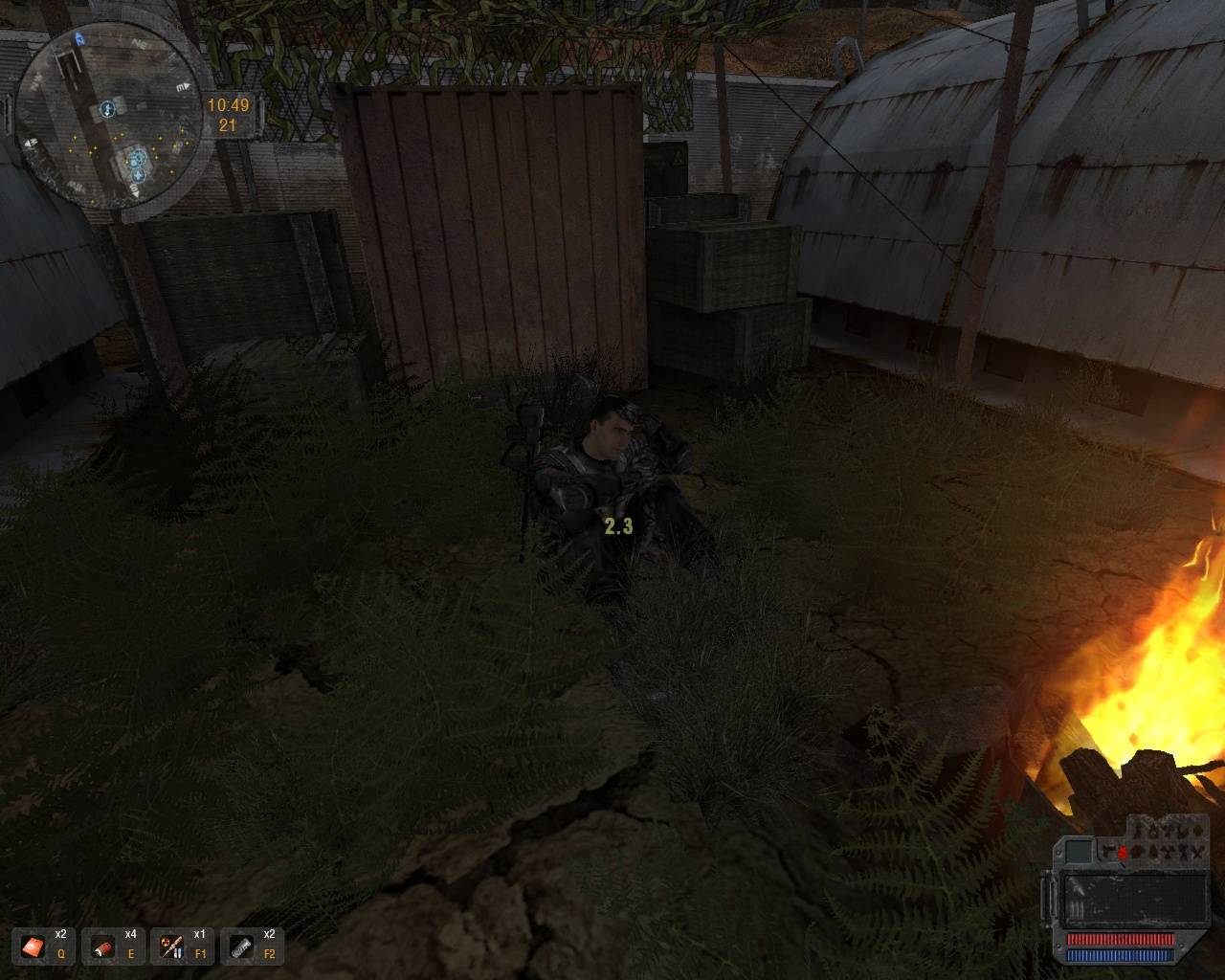The width and height of the screenshot is (1225, 980).
Task: Click the red health bar on the HUD
Action: pos(1122,939)
